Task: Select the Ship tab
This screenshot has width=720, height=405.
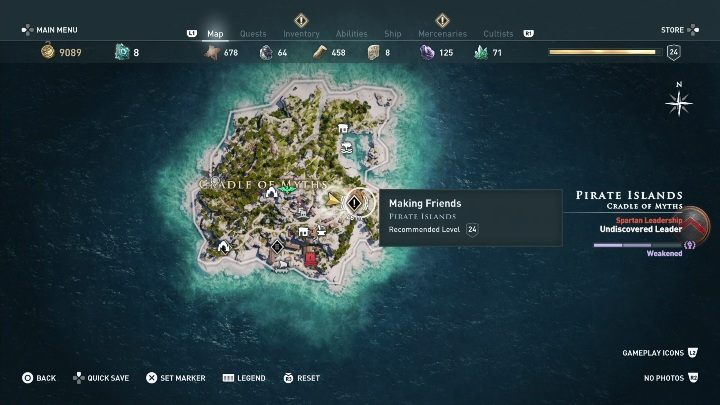Action: tap(393, 33)
